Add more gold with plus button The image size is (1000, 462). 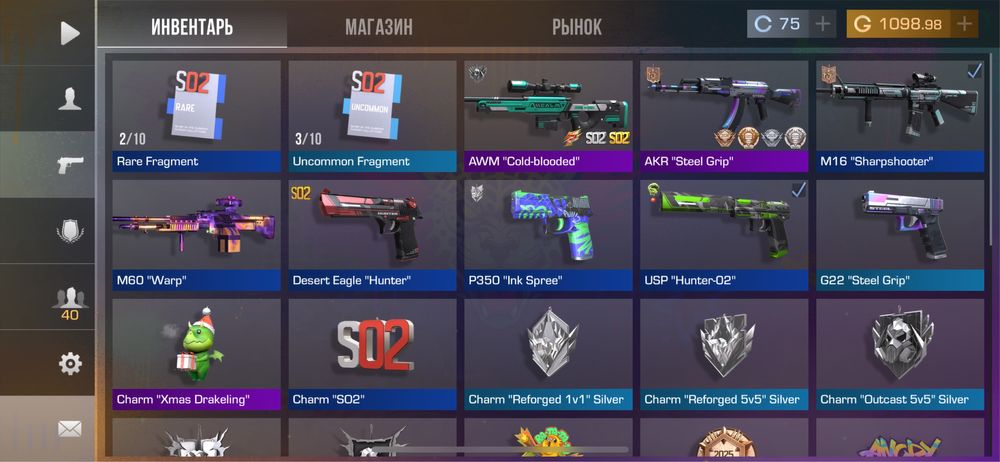[964, 24]
